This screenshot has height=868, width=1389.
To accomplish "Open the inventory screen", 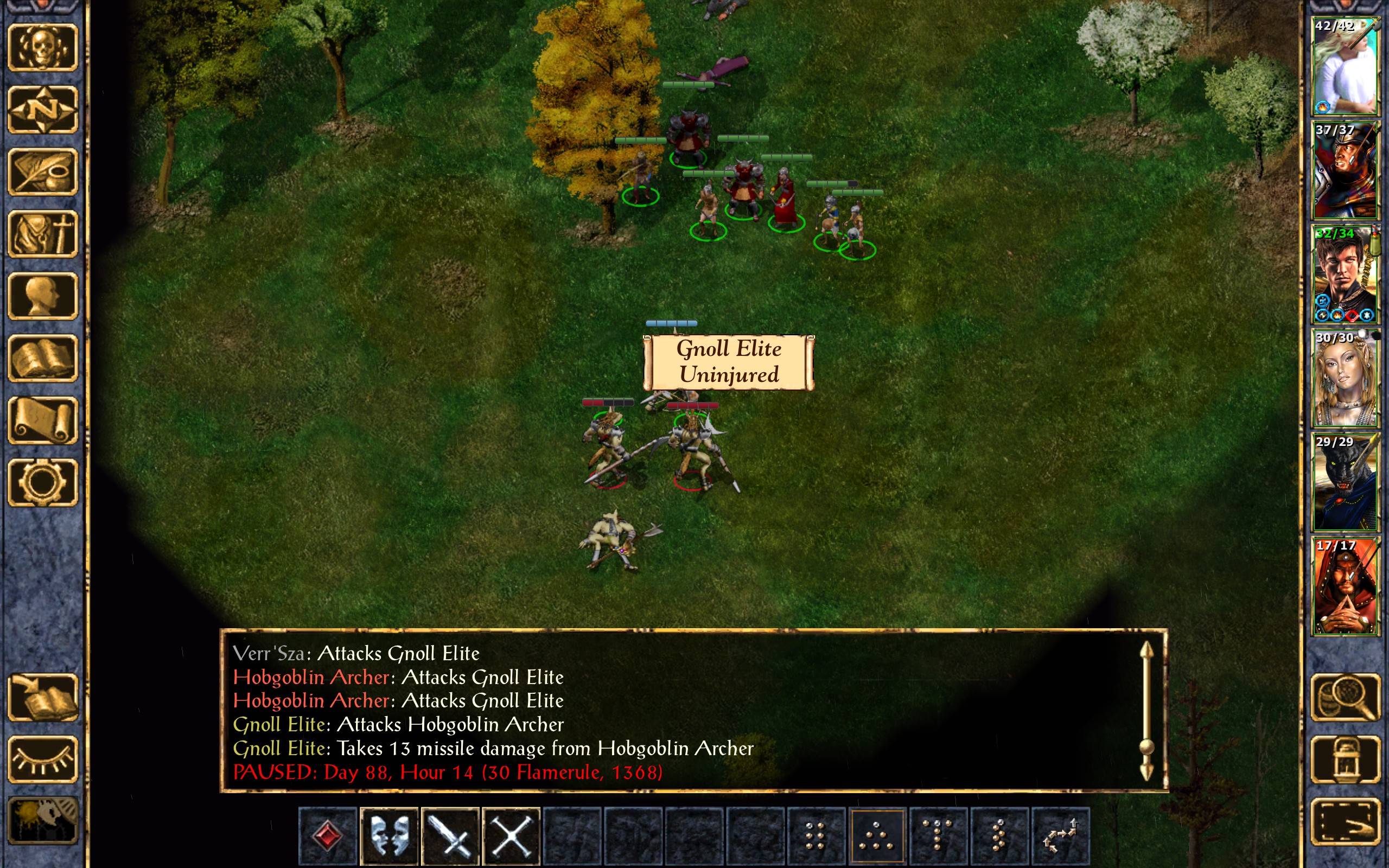I will pos(43,234).
